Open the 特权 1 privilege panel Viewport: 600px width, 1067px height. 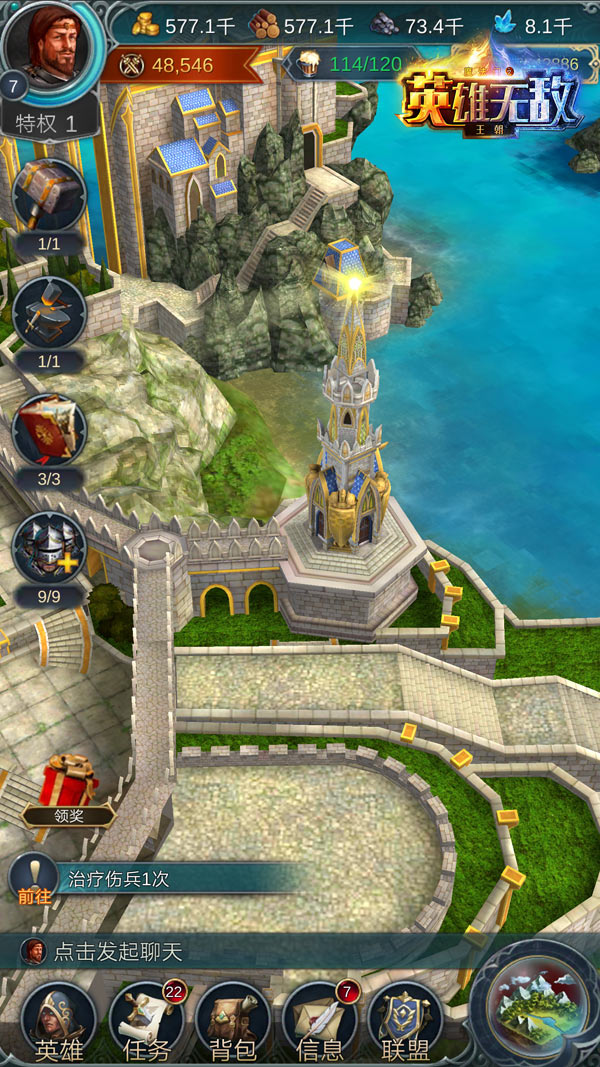(52, 125)
